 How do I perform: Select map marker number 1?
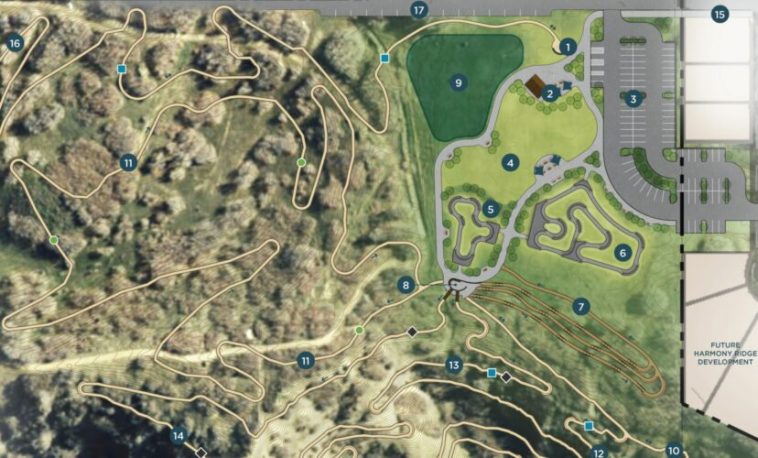tap(567, 46)
